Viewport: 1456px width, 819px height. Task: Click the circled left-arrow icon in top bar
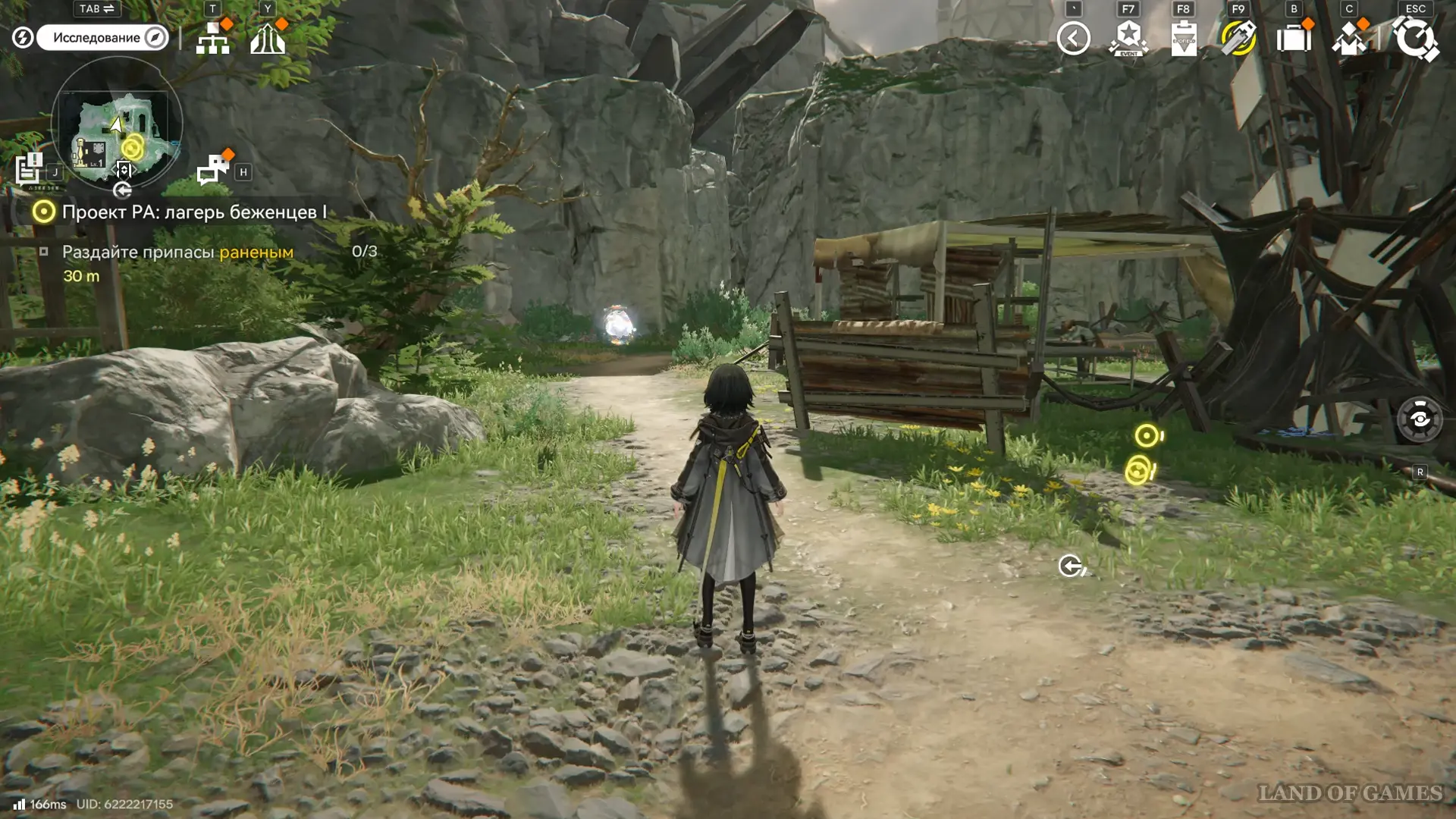tap(1073, 39)
